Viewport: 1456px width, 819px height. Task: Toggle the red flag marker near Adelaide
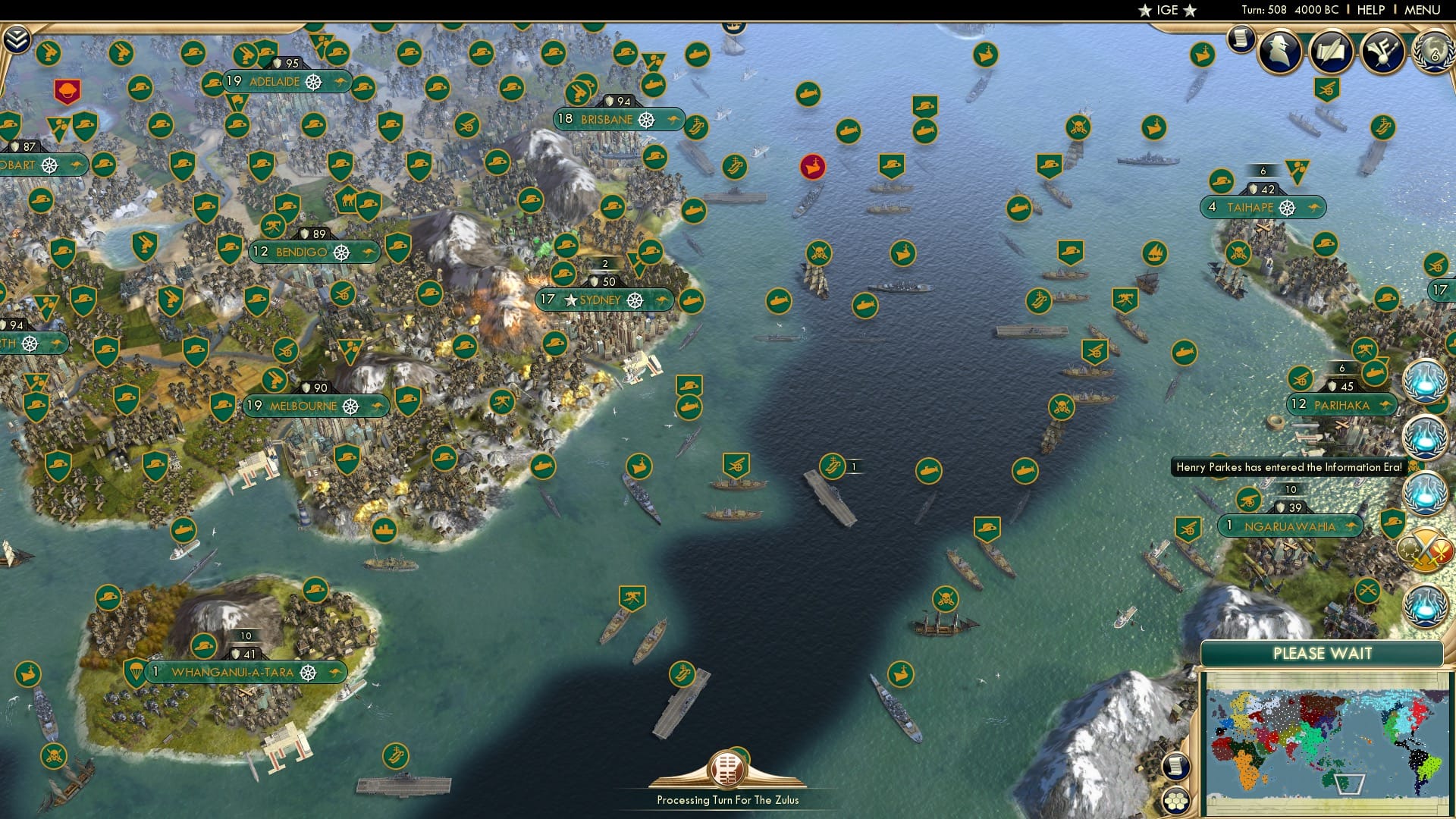(67, 89)
